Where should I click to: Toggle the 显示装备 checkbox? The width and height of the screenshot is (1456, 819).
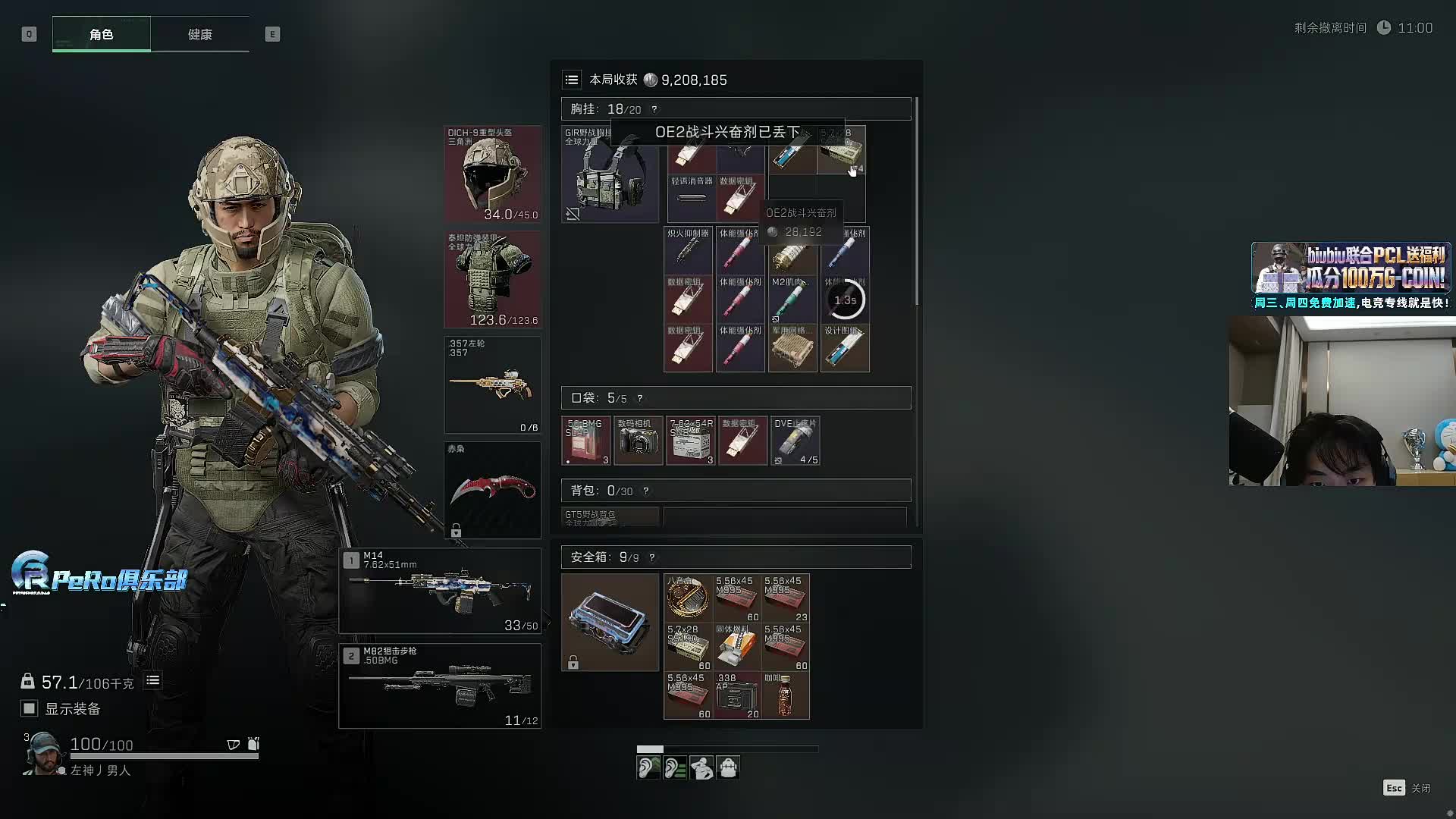pyautogui.click(x=29, y=708)
